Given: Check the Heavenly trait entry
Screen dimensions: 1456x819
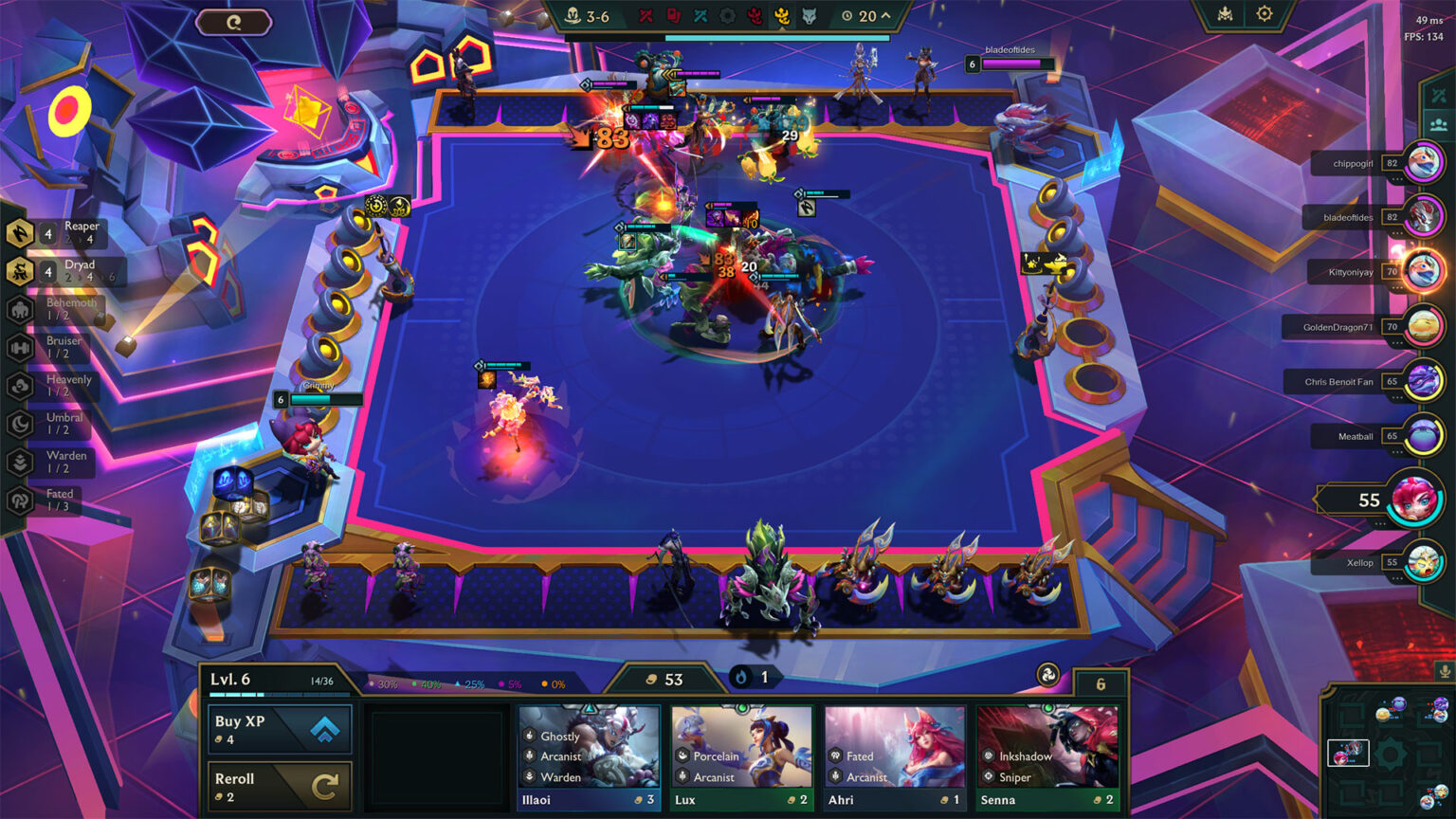Looking at the screenshot, I should point(55,385).
